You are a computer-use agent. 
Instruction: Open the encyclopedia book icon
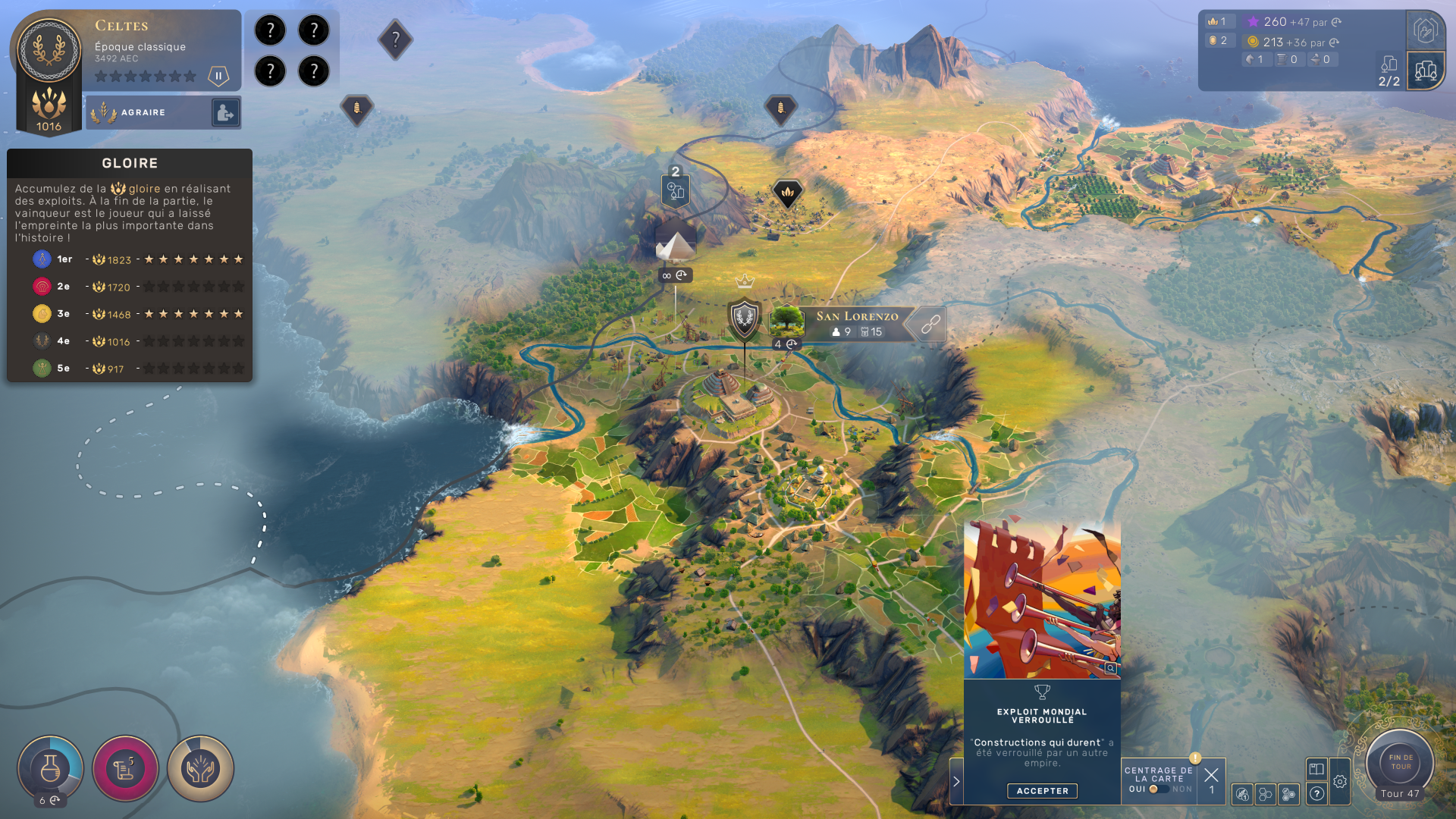tap(1316, 769)
